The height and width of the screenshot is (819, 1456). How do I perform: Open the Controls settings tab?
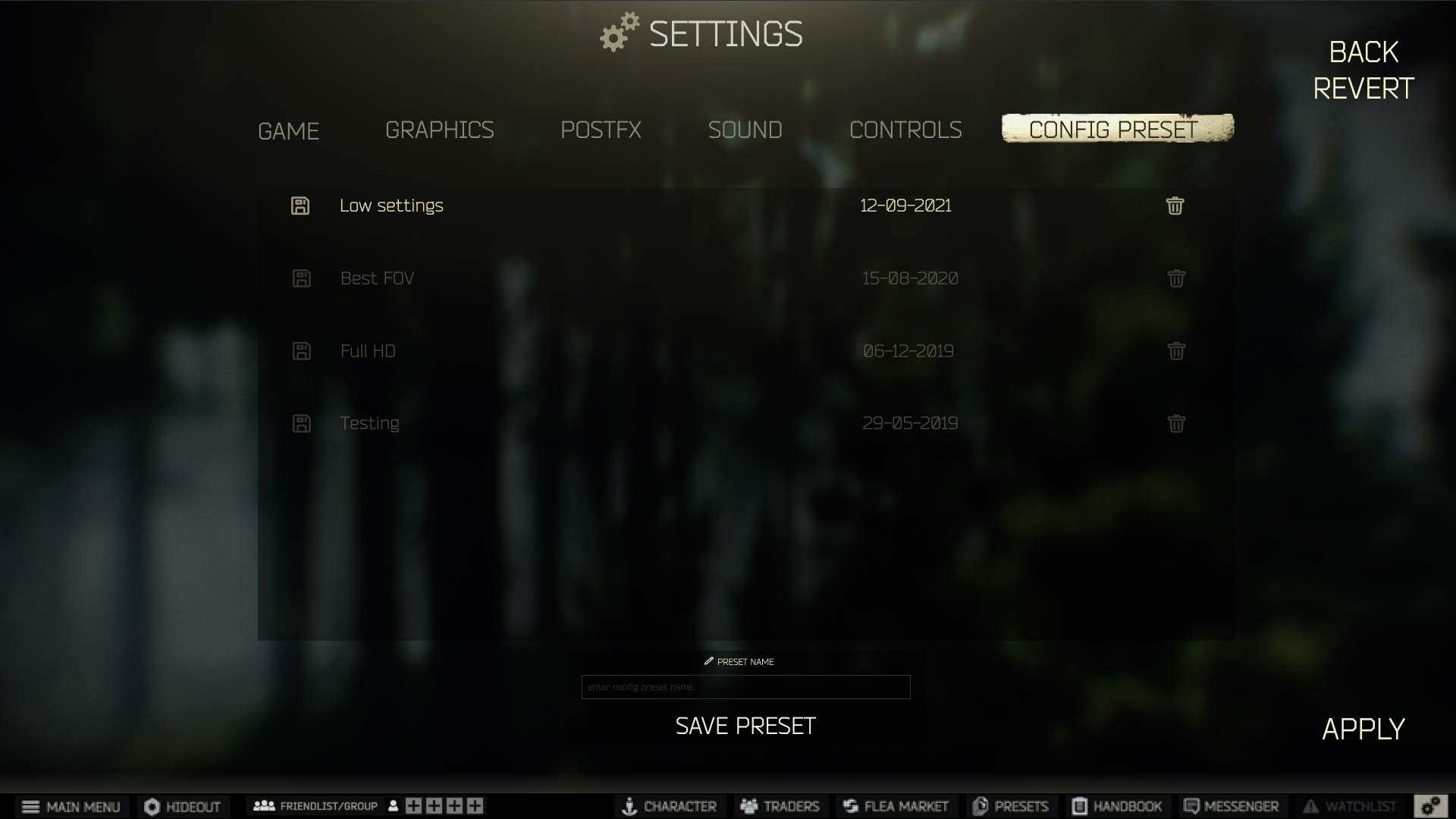click(906, 130)
